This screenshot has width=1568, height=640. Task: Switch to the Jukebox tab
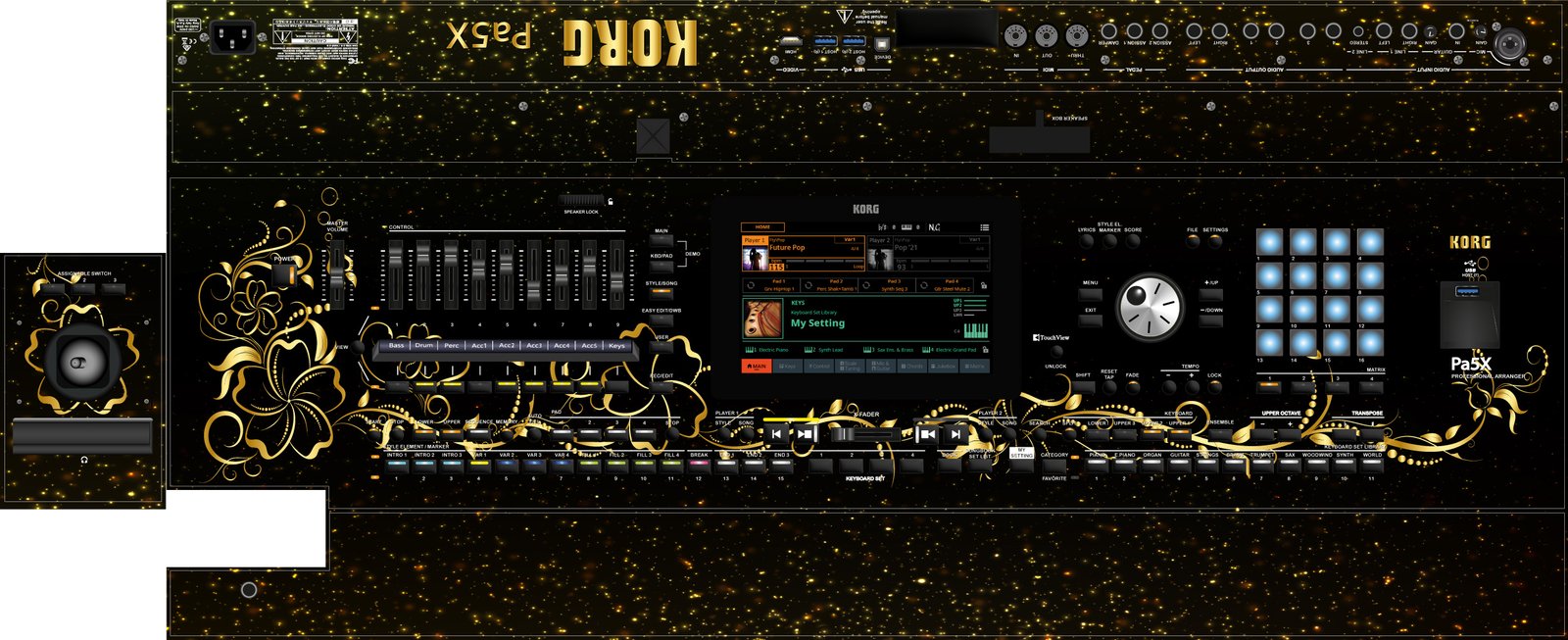(x=943, y=367)
